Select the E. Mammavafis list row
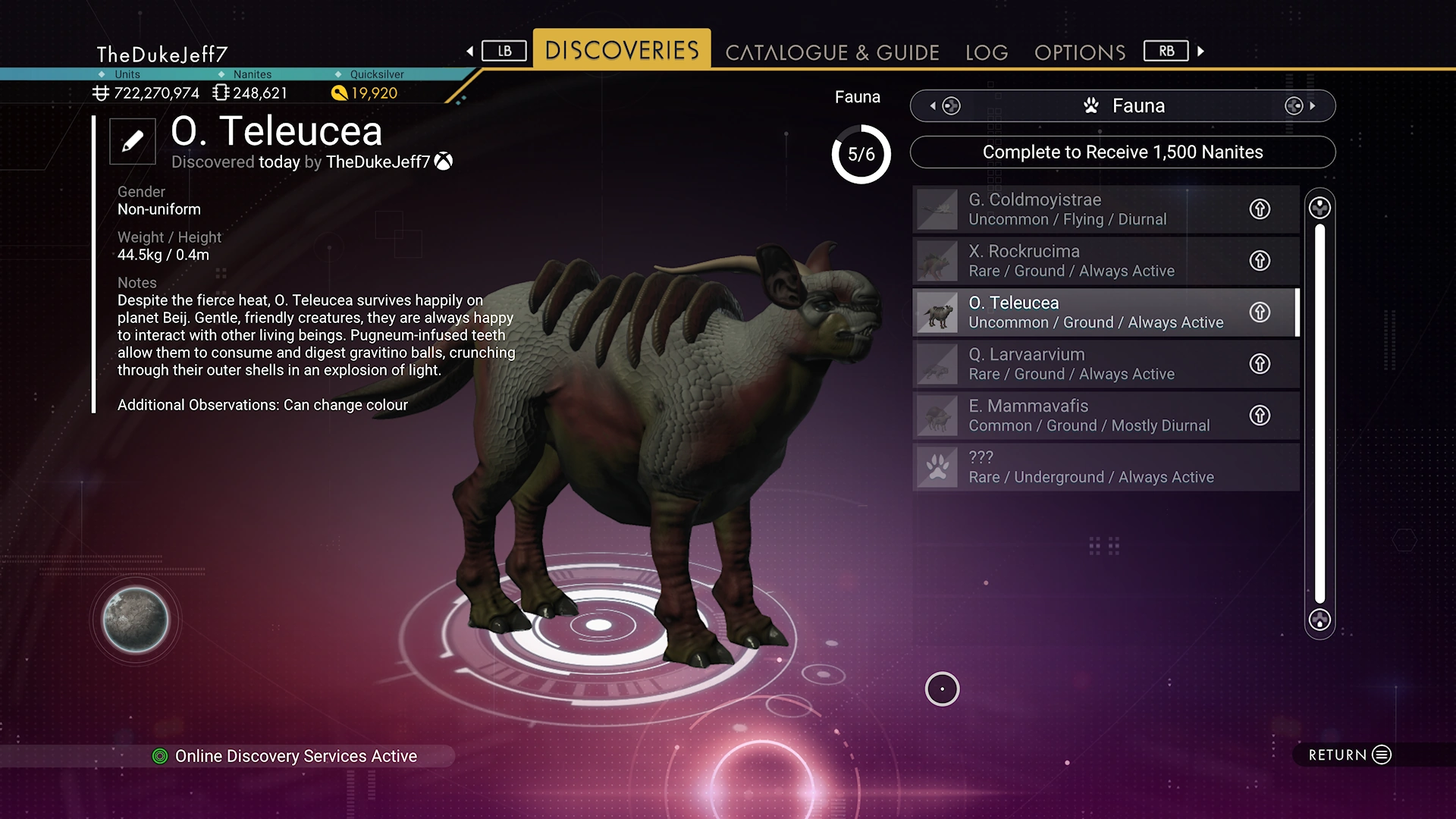The width and height of the screenshot is (1456, 819). (1077, 416)
